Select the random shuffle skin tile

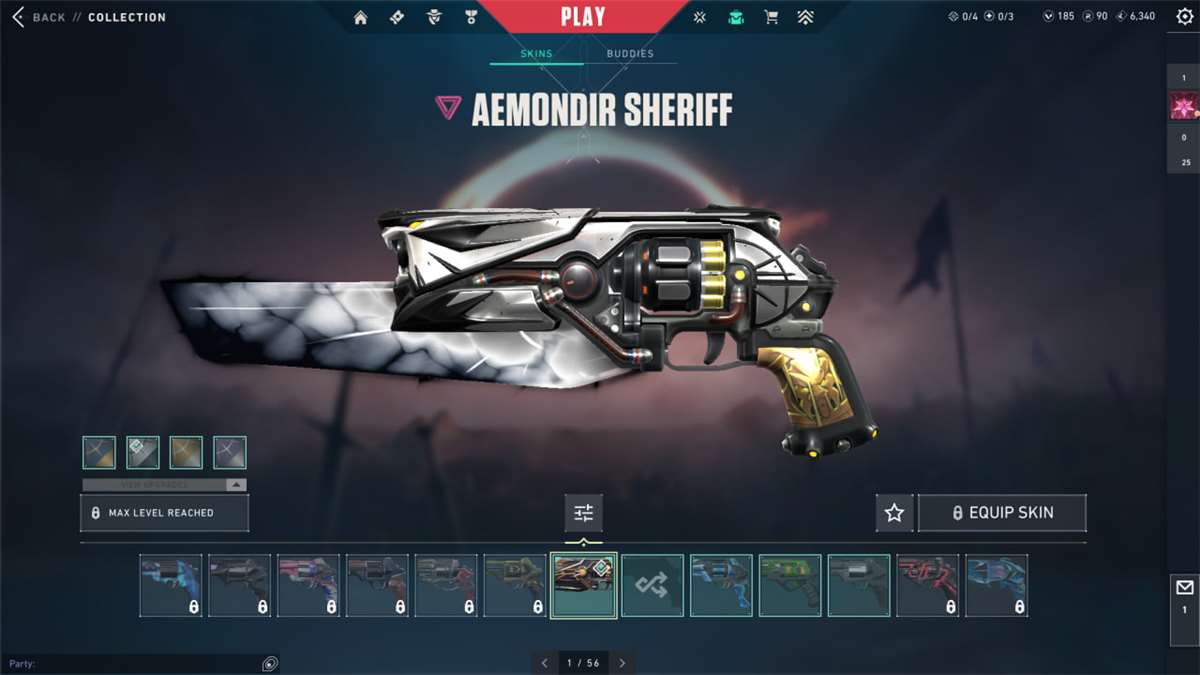(652, 585)
